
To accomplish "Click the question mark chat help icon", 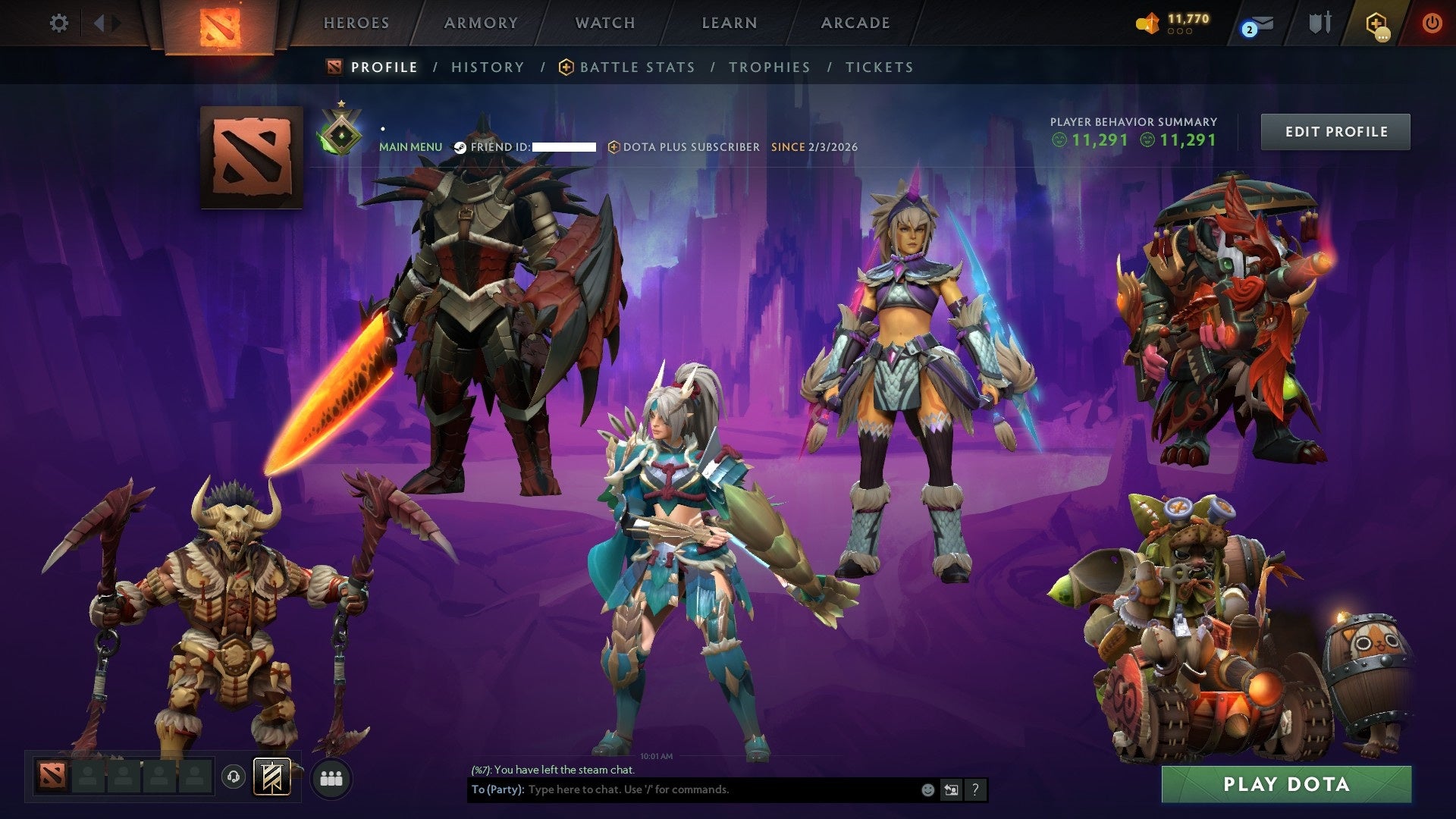I will [977, 790].
